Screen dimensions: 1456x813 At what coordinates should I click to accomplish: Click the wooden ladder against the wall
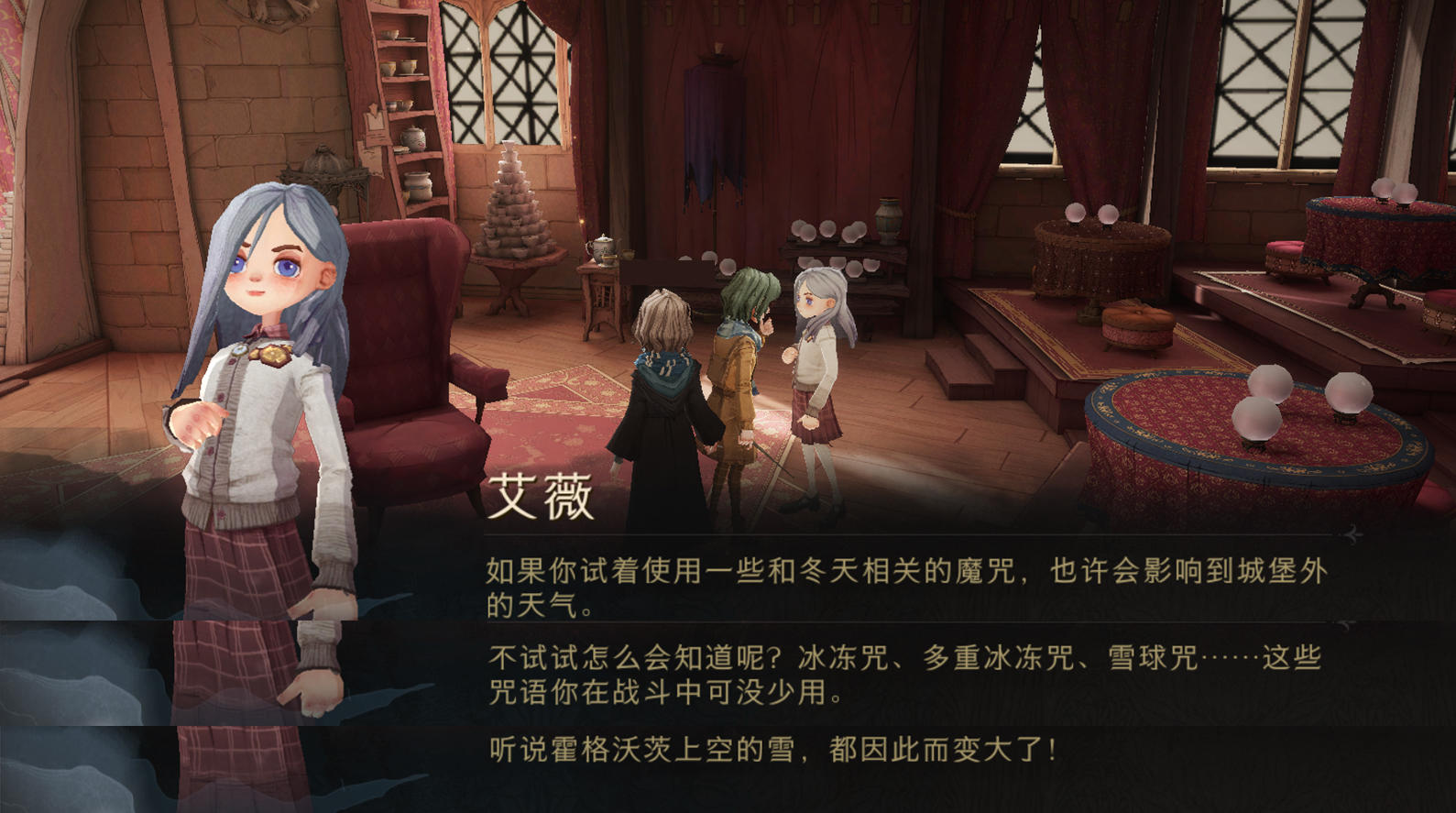click(403, 110)
